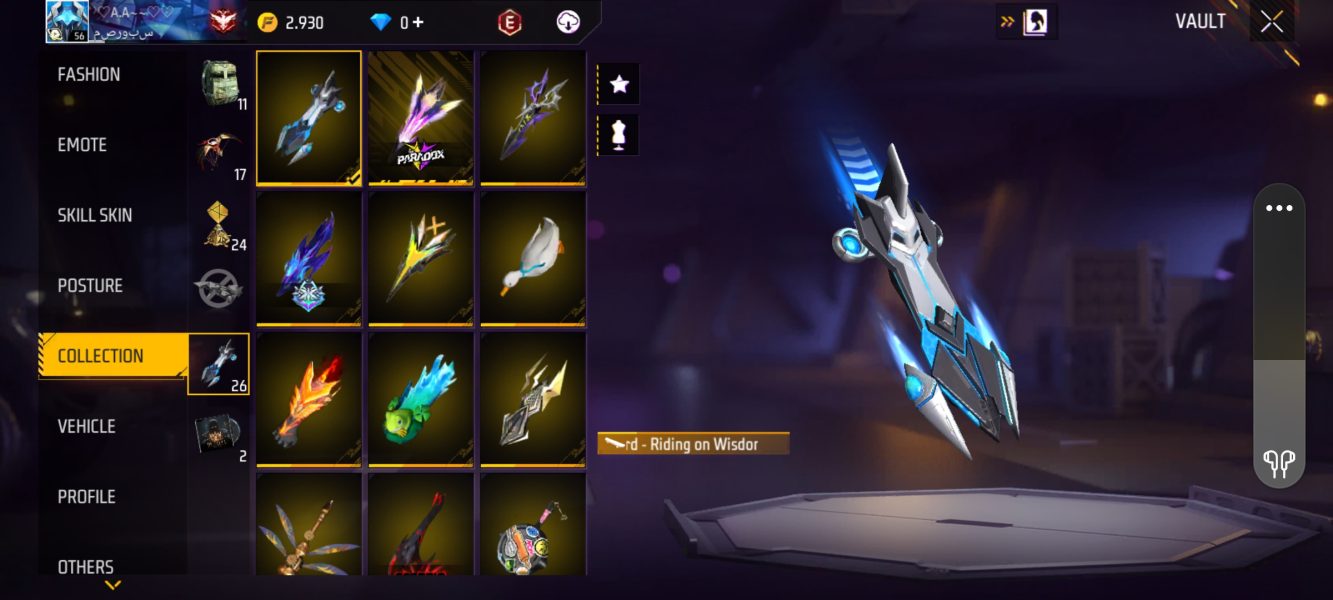Viewport: 1333px width, 600px height.
Task: Select the flaming orange skyboard item
Action: (309, 400)
